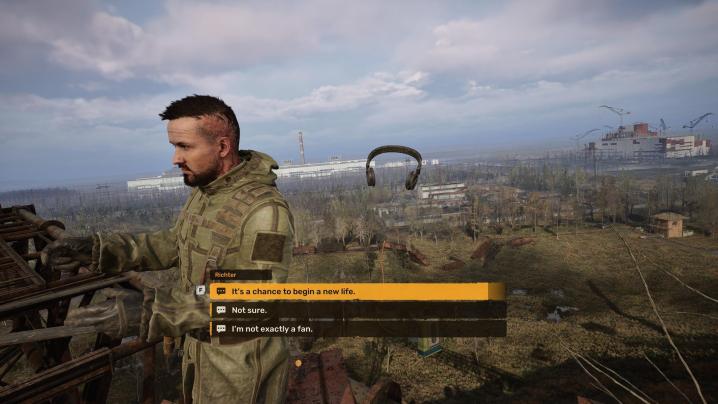Select the "Not sure." reply
This screenshot has width=718, height=404.
(357, 310)
